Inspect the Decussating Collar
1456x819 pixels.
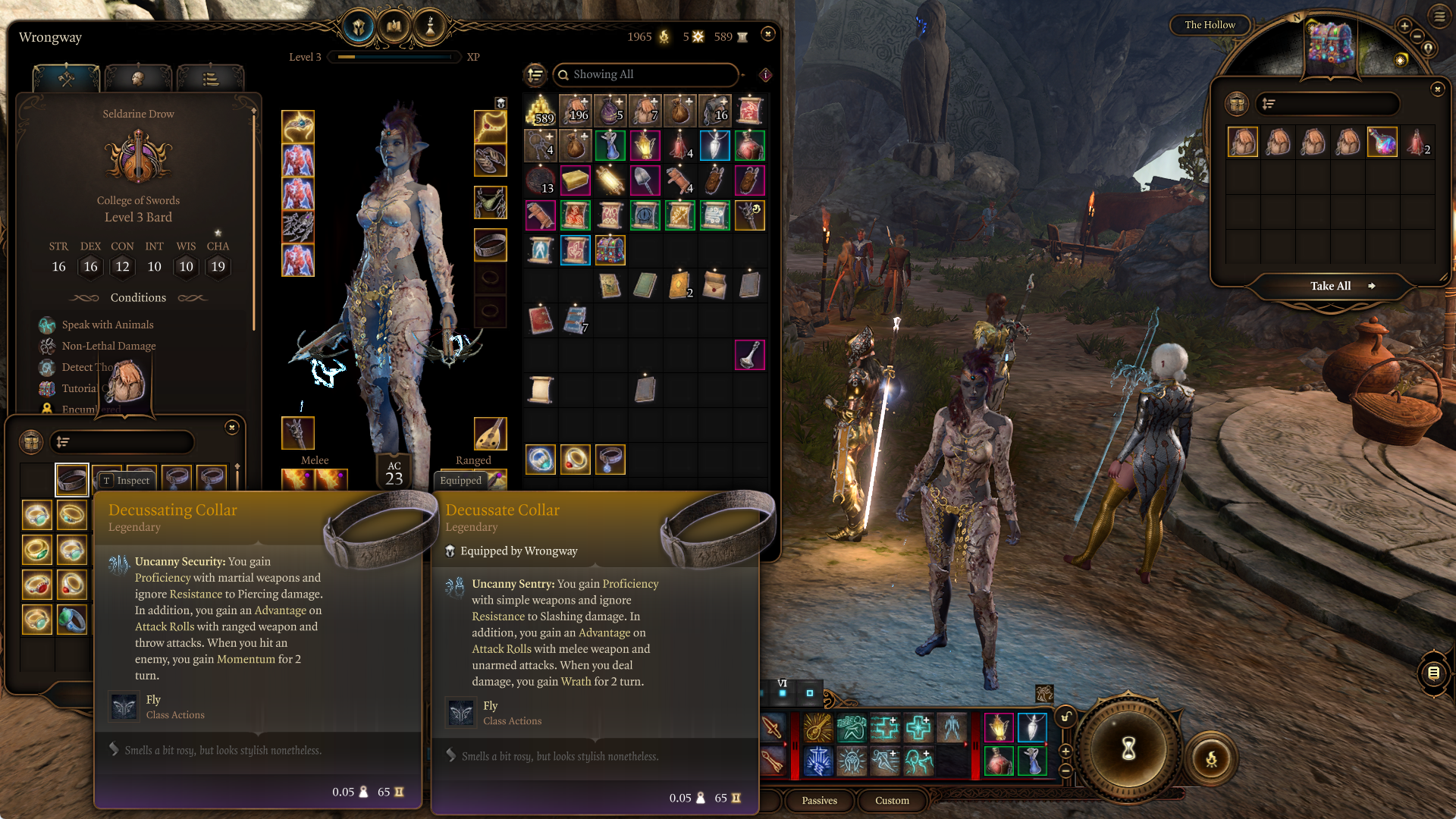pyautogui.click(x=127, y=480)
